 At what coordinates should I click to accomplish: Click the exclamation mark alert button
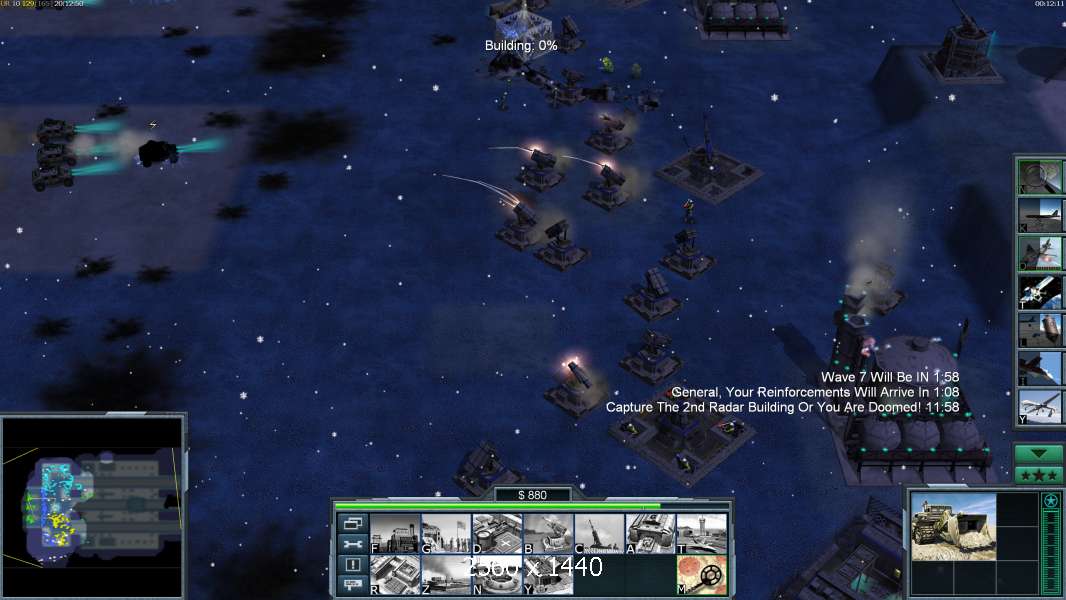click(x=352, y=565)
